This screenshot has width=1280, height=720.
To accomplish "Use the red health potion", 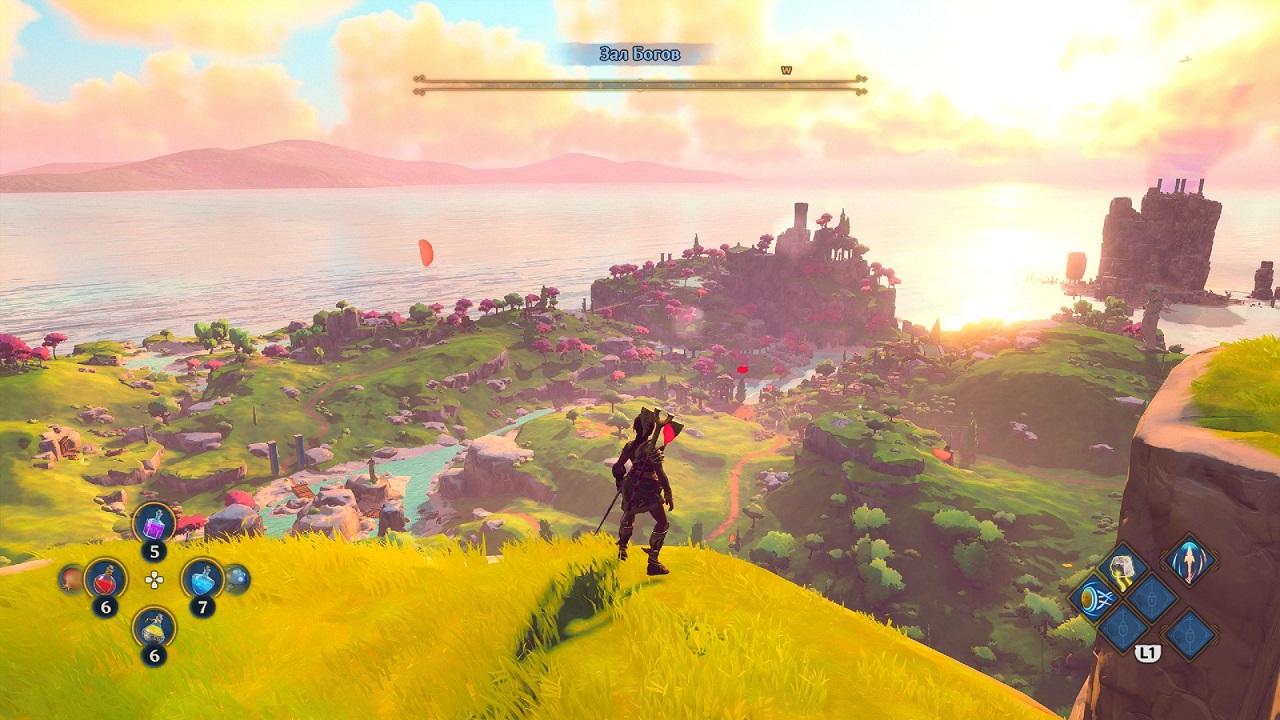I will (x=105, y=578).
